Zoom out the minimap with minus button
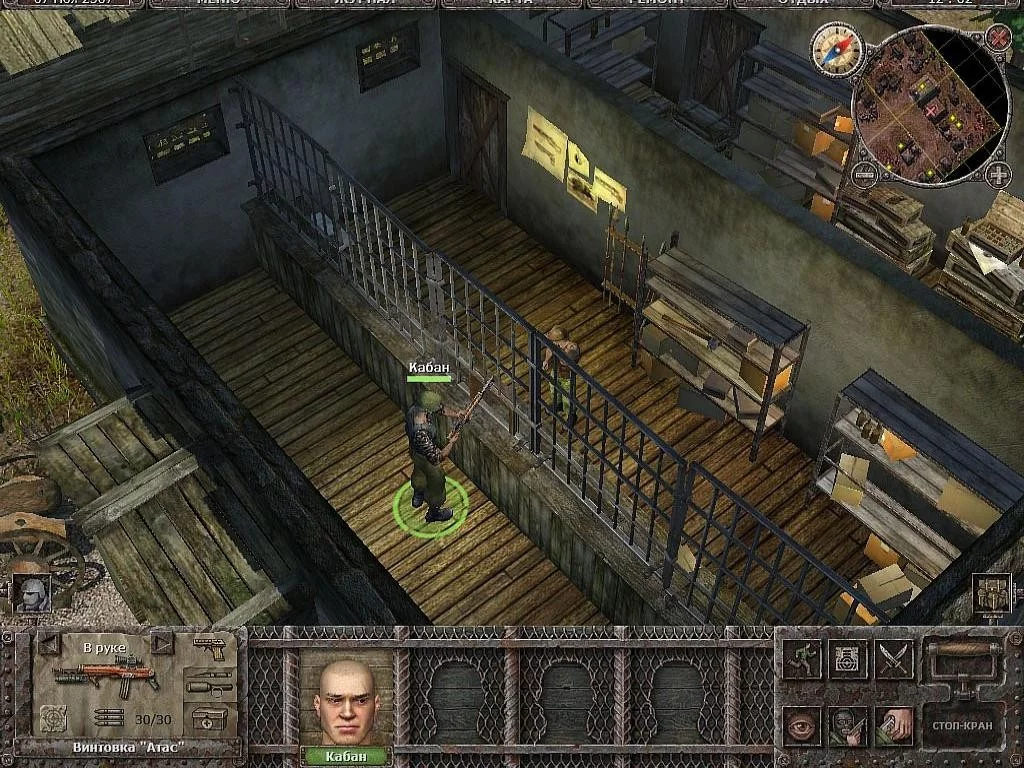1024x768 pixels. [x=863, y=176]
